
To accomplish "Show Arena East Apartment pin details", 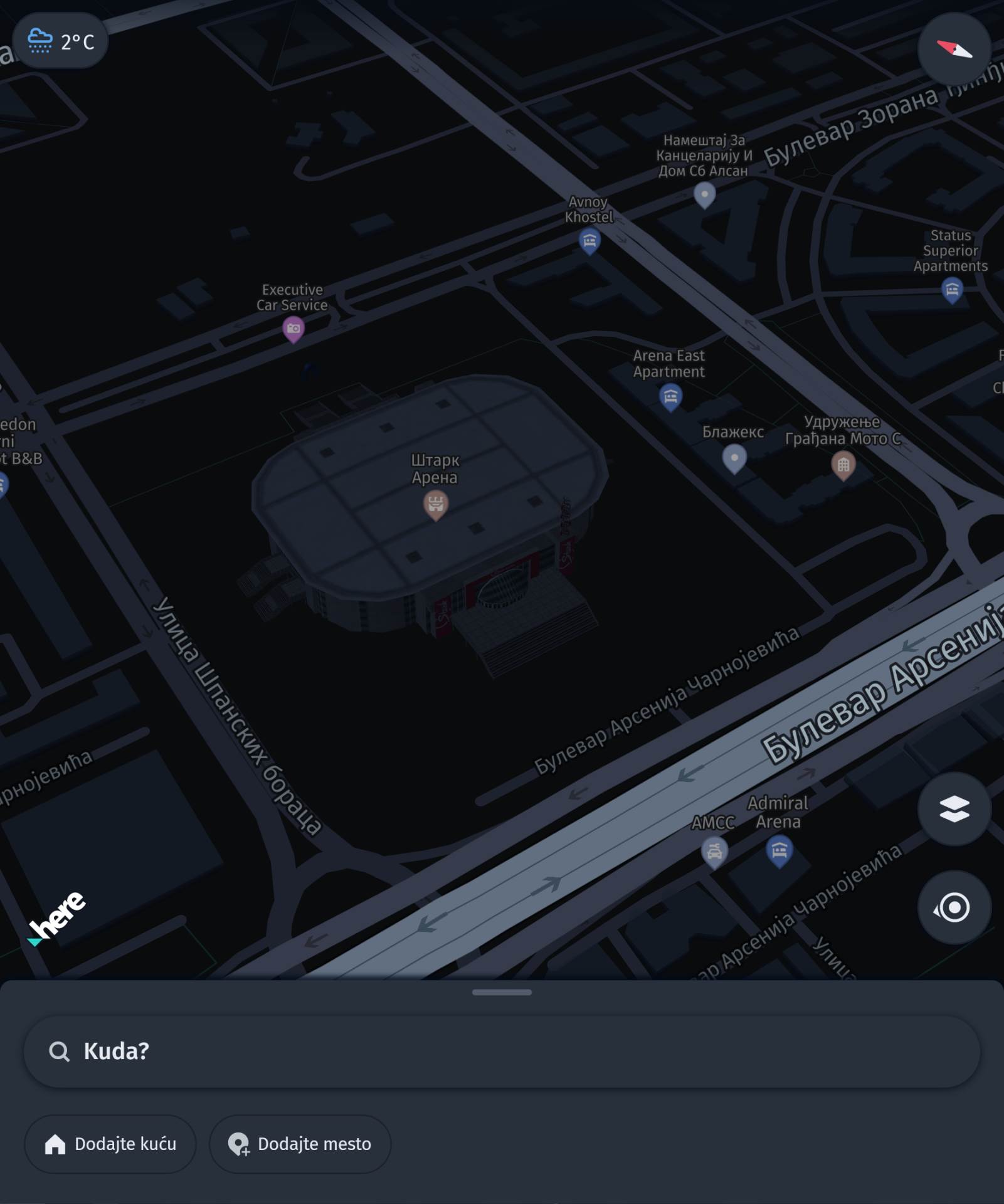I will tap(670, 397).
